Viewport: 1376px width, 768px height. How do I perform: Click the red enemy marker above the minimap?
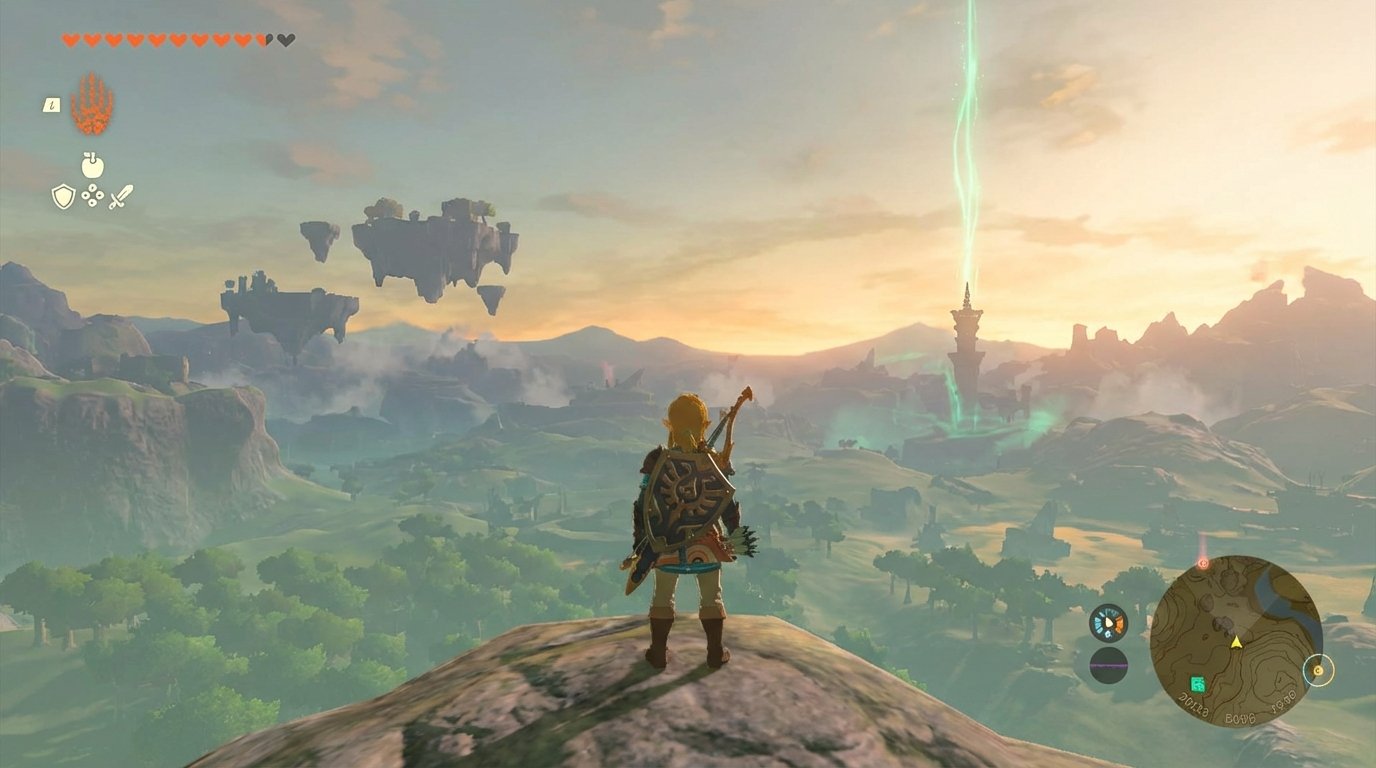1203,563
